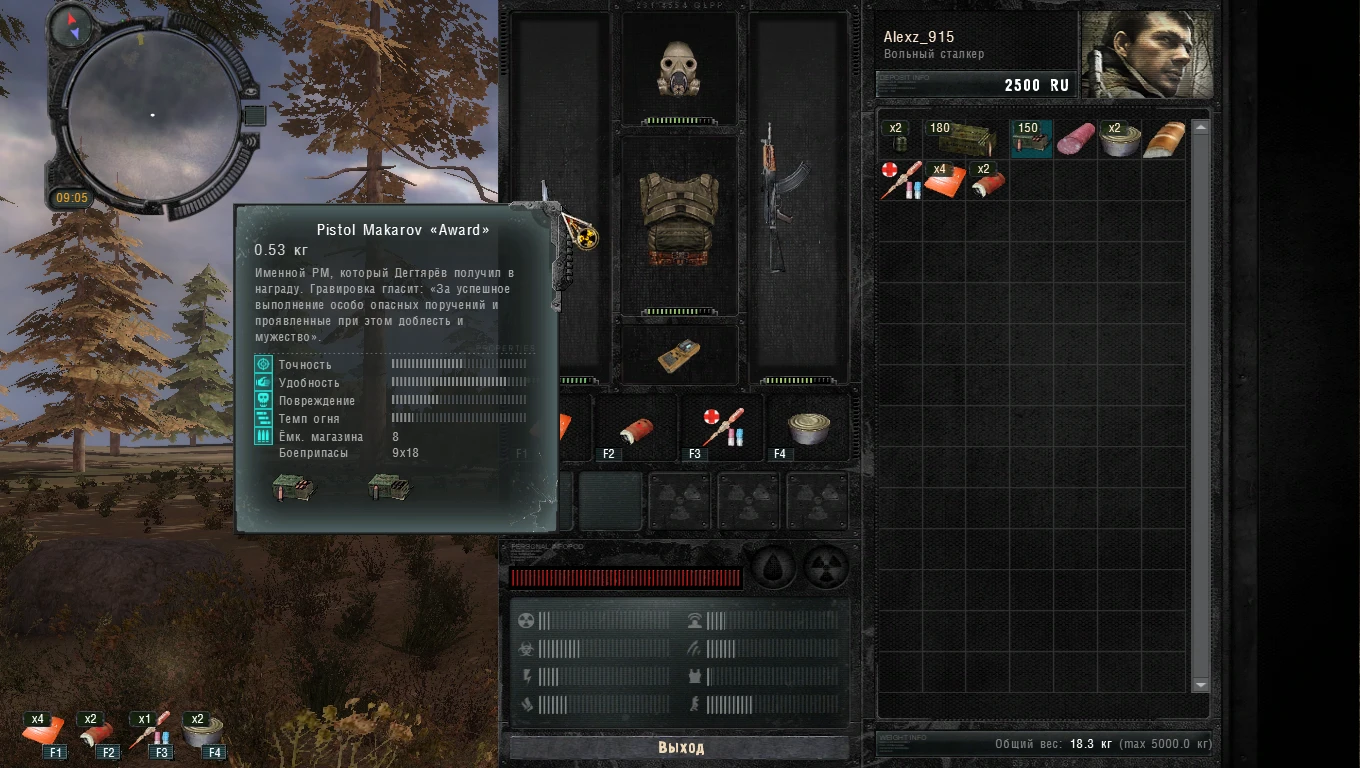1360x768 pixels.
Task: Click the circular minimap
Action: (152, 115)
